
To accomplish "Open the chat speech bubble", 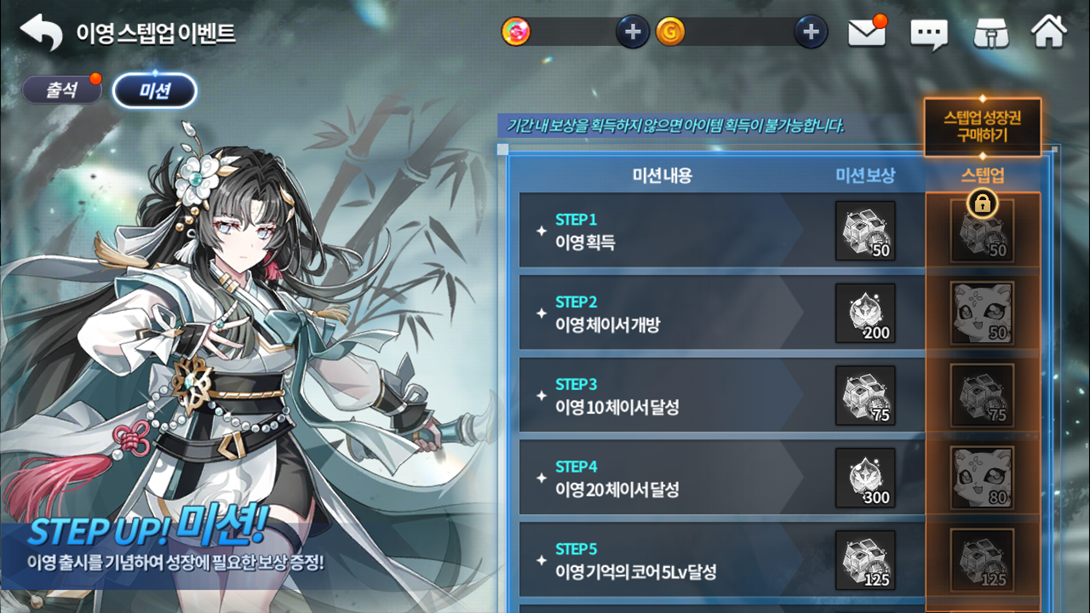I will pos(928,34).
